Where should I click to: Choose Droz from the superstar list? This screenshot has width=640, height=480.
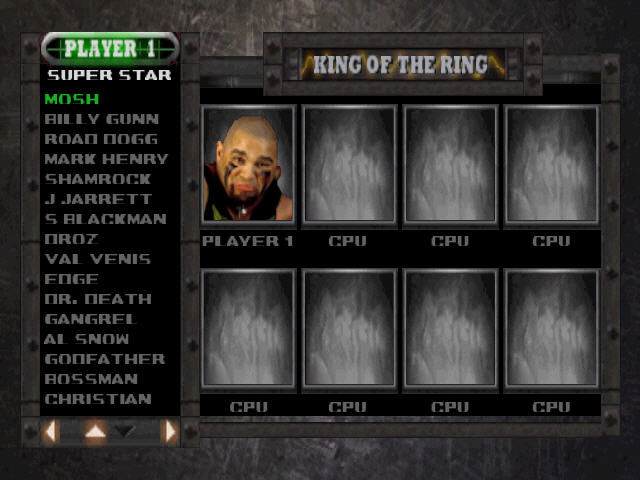tap(70, 239)
